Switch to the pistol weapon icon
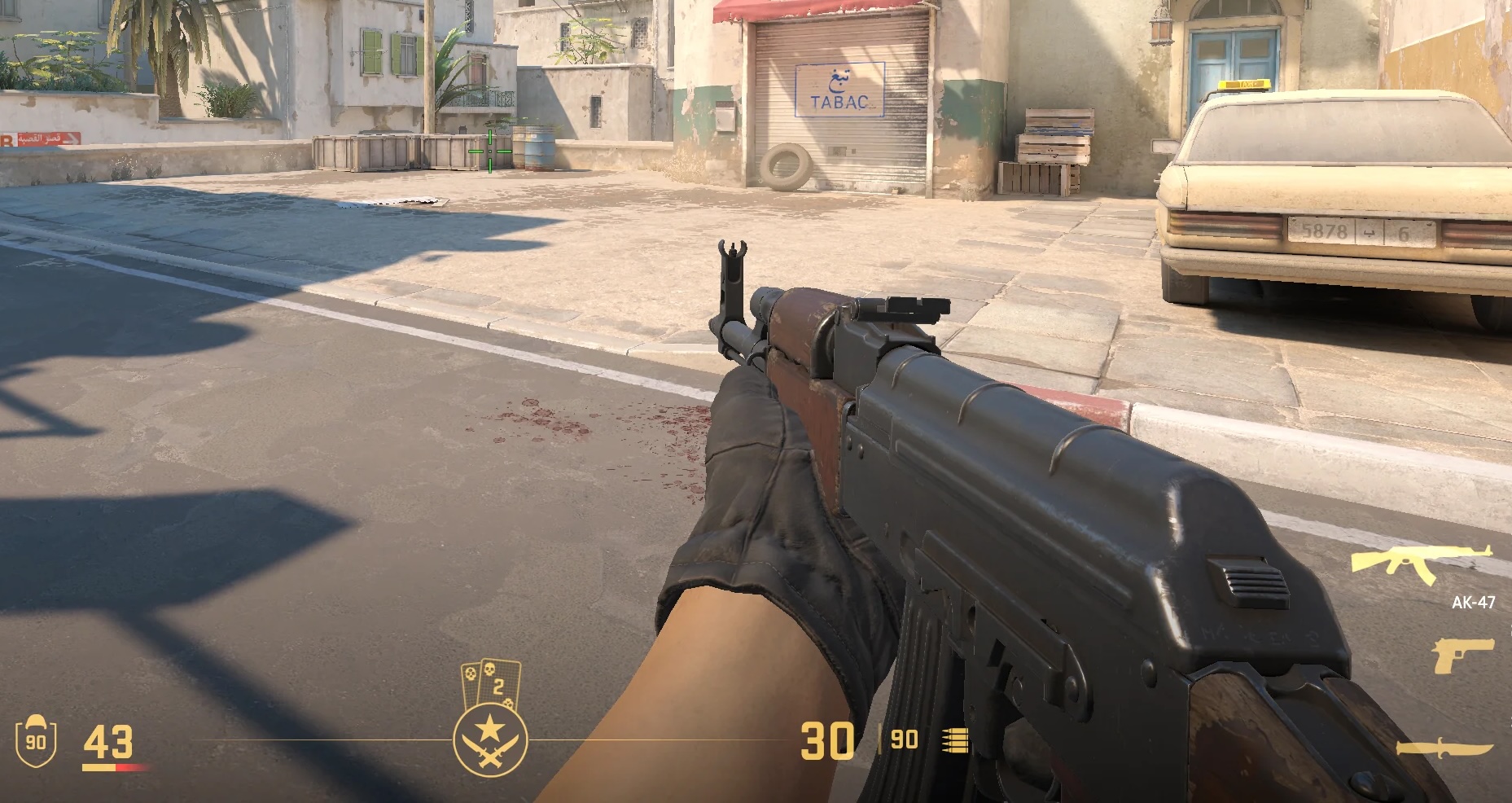Viewport: 1512px width, 803px height. (1462, 655)
